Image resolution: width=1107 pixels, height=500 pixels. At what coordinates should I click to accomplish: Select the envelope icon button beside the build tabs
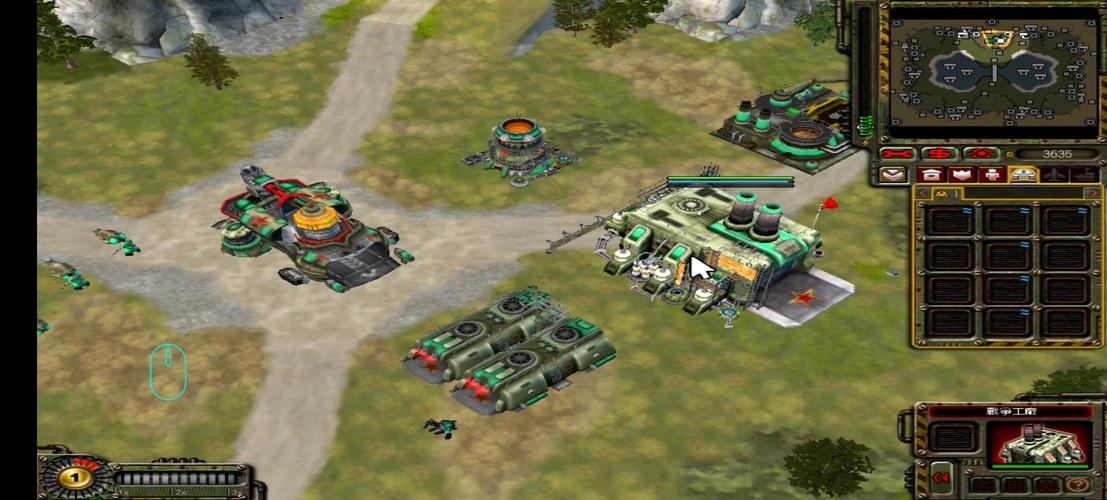tap(893, 175)
